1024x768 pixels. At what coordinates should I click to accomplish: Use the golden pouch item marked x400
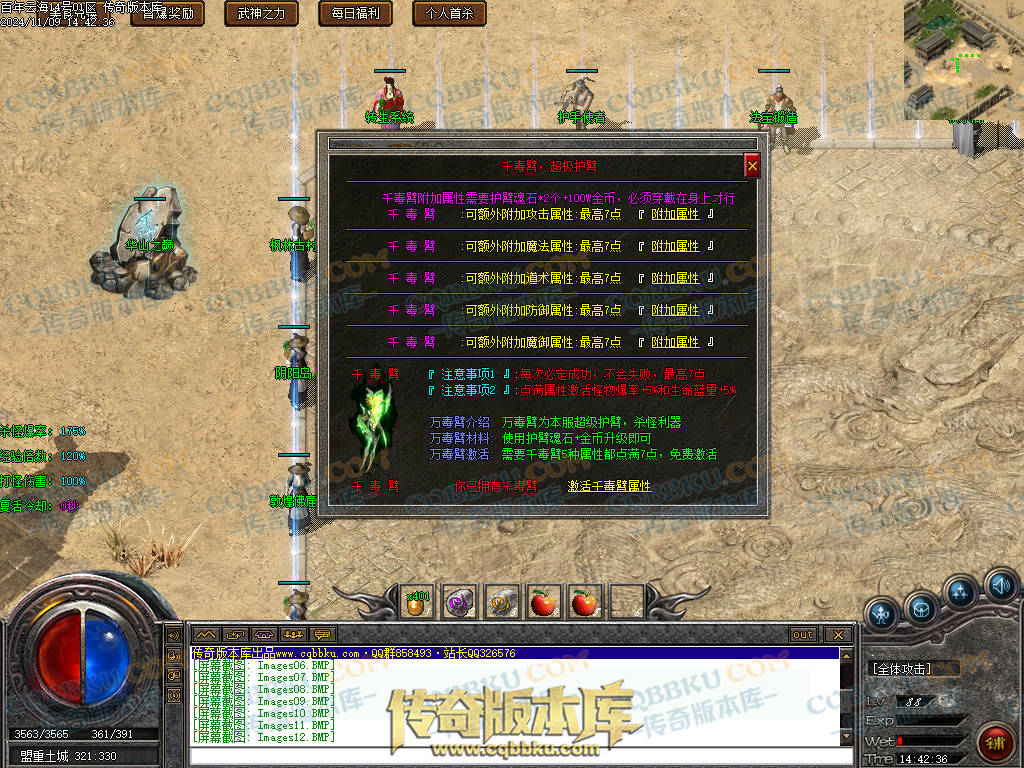click(416, 602)
